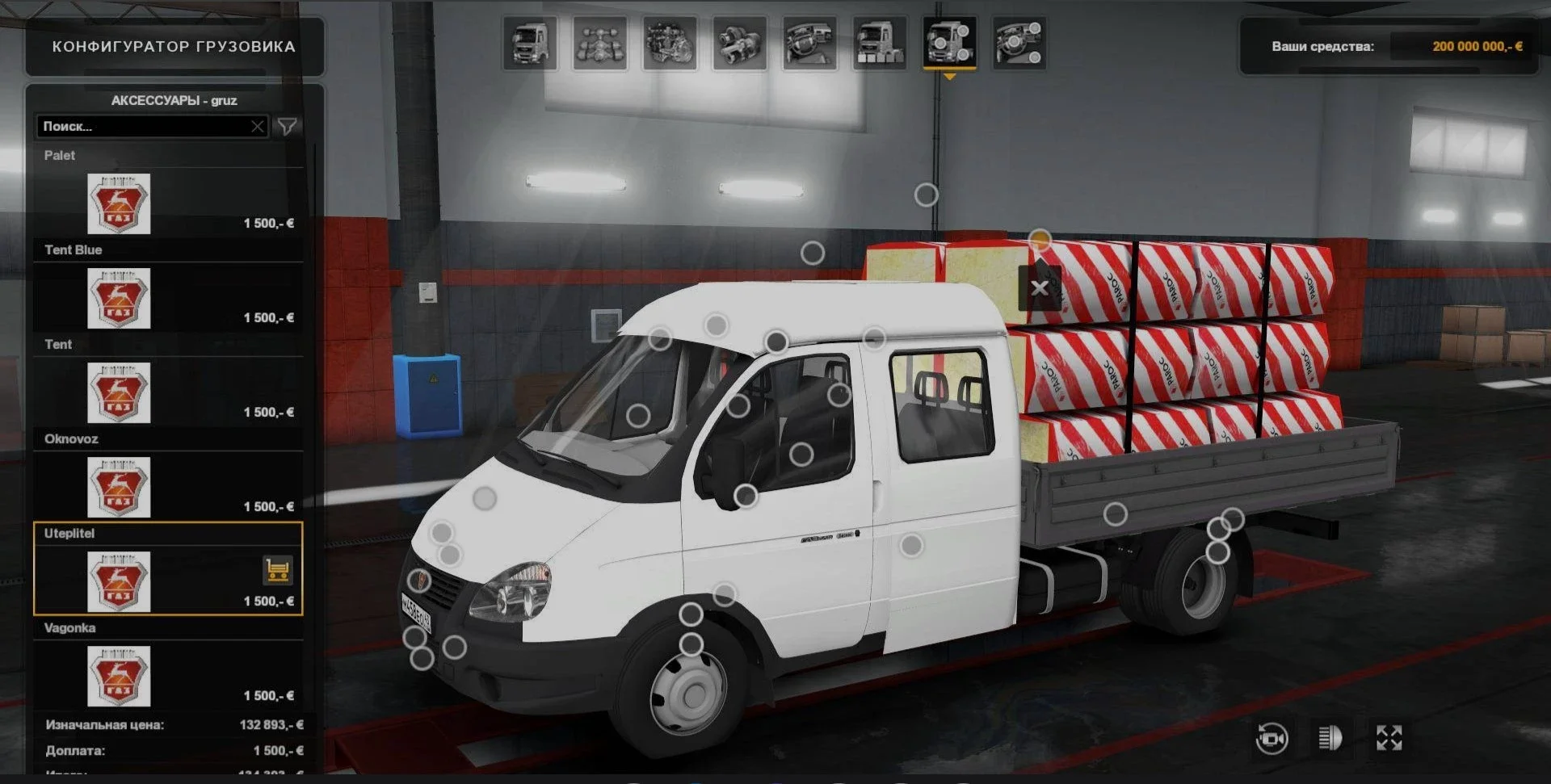Select the transmission configuration icon

tap(742, 43)
